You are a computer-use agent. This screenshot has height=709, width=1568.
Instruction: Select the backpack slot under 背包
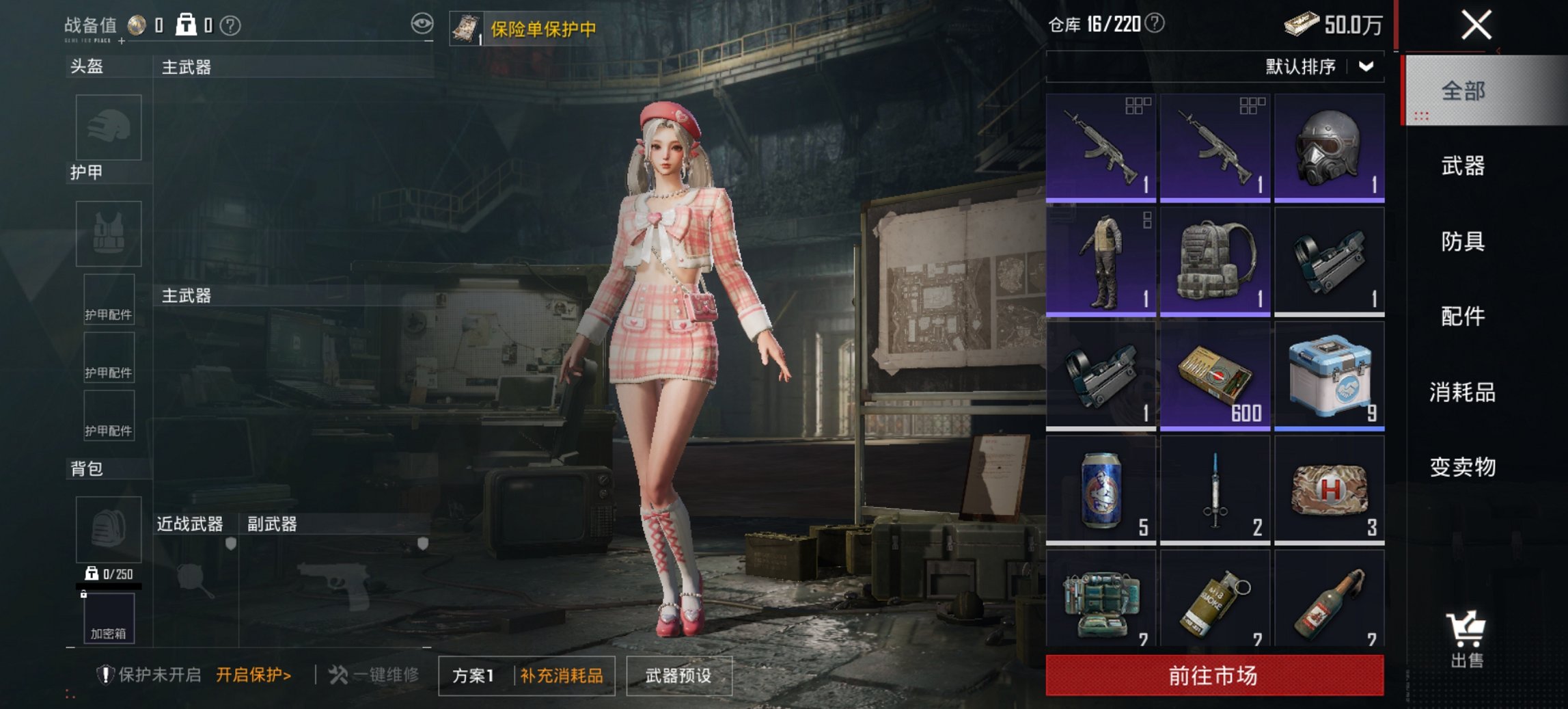coord(109,529)
